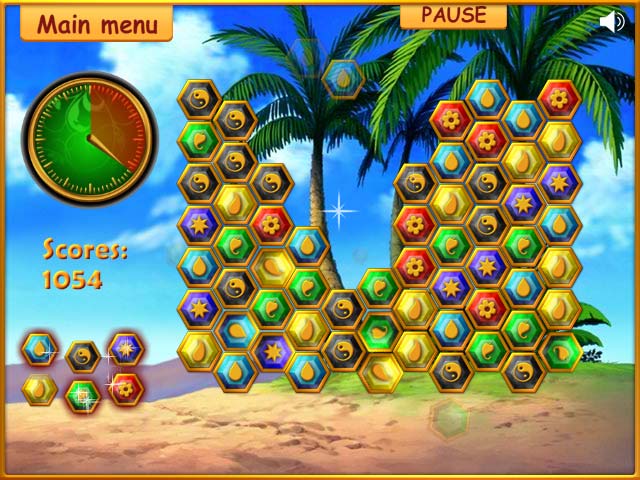Toggle the sound speaker icon
This screenshot has height=480, width=640.
pyautogui.click(x=612, y=22)
